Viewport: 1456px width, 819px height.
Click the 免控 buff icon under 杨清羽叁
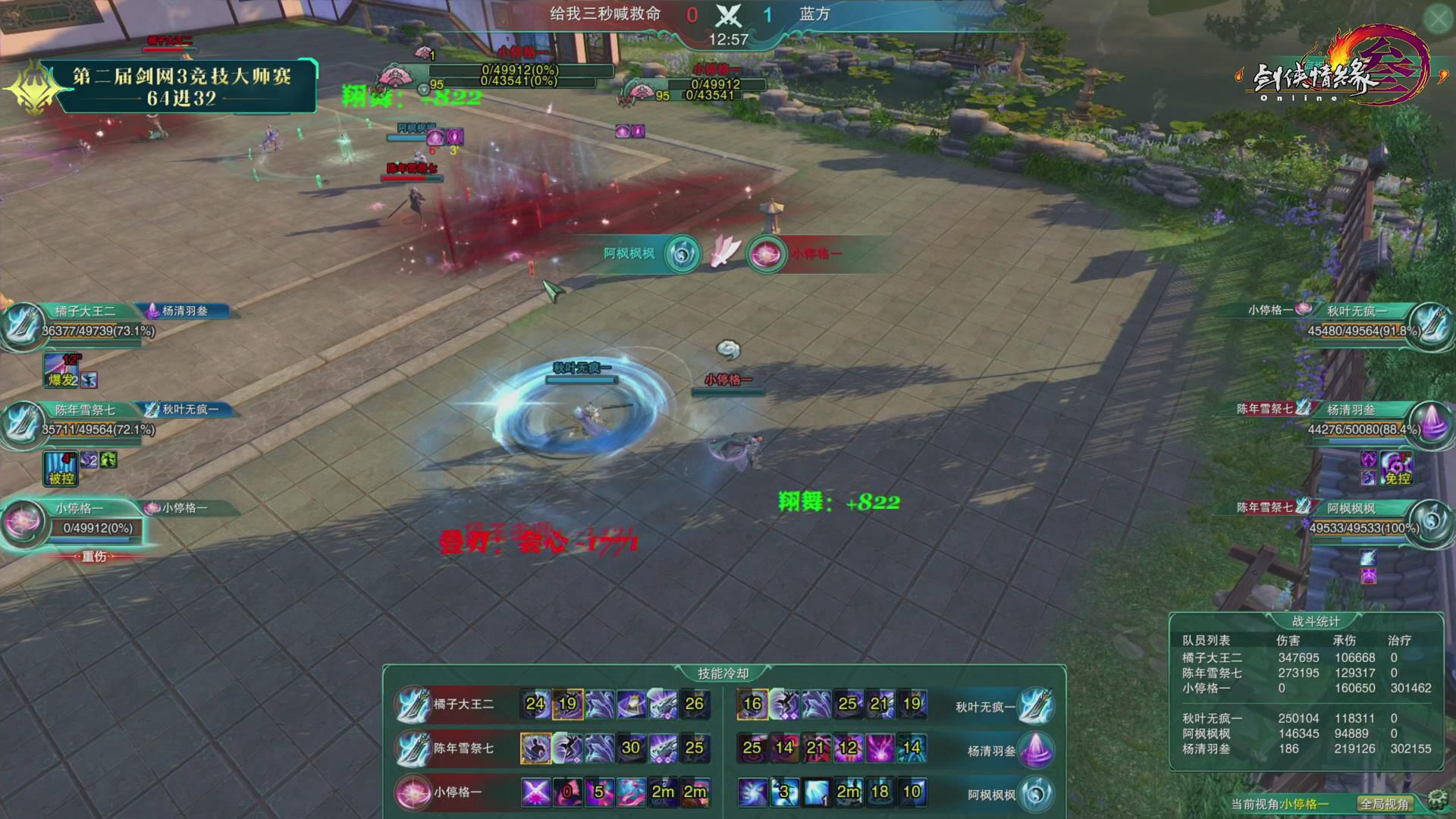point(1397,469)
